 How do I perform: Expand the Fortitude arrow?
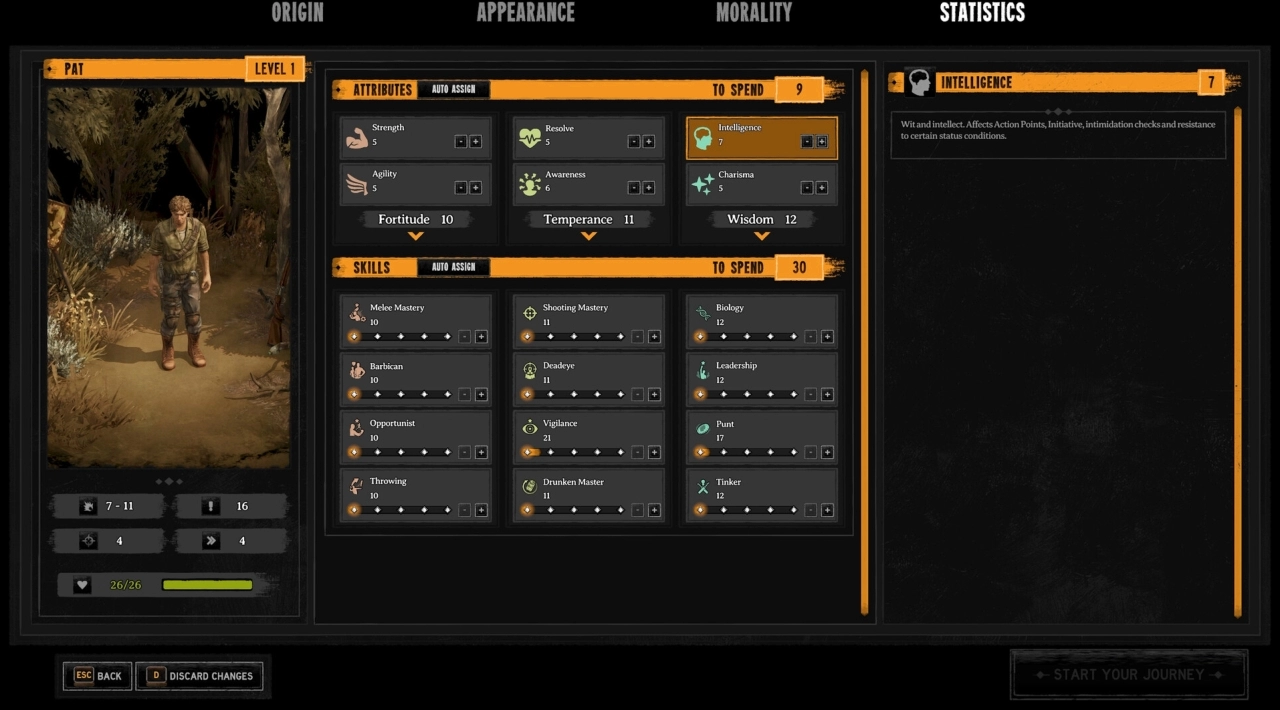416,236
